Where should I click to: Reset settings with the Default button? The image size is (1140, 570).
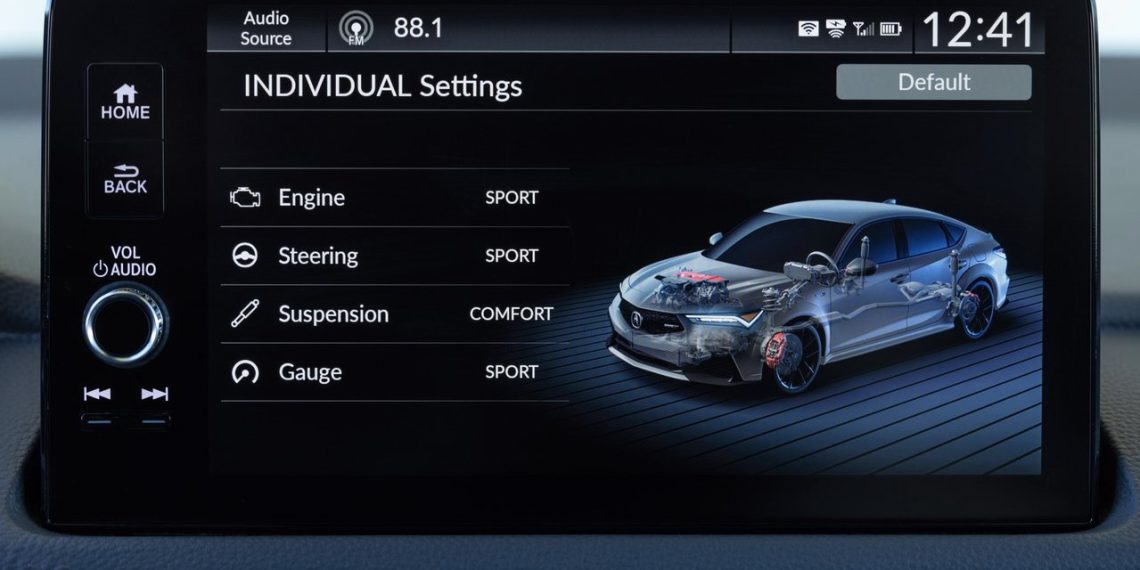click(933, 82)
